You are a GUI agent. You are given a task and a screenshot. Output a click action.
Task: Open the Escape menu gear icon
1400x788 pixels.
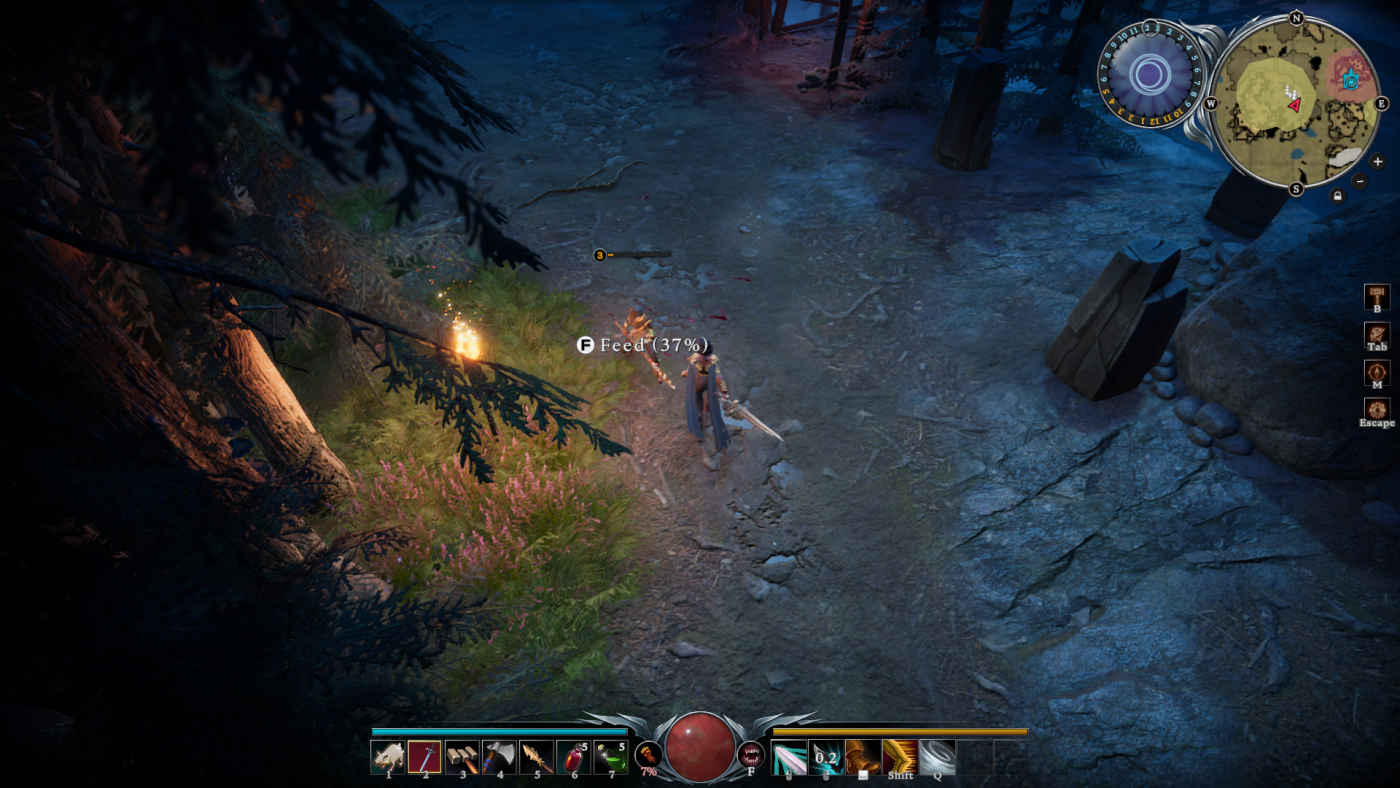1377,410
